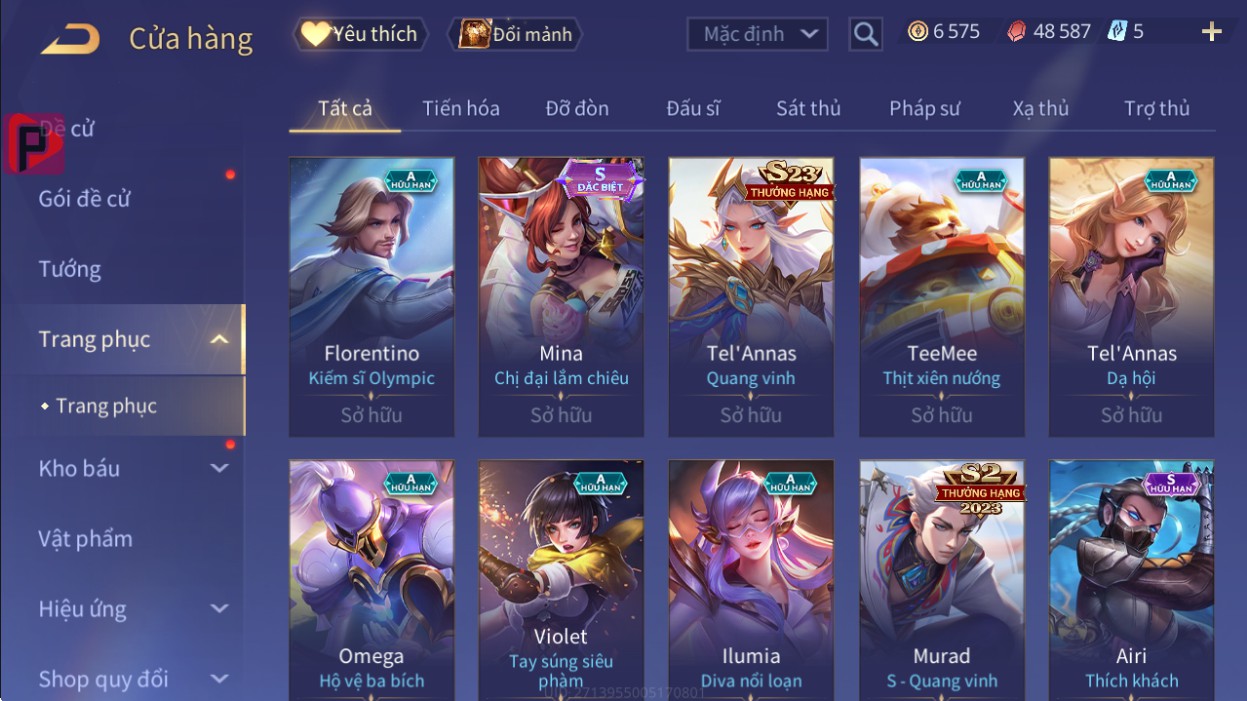Switch to the Trợ thủ tab

pyautogui.click(x=1156, y=108)
